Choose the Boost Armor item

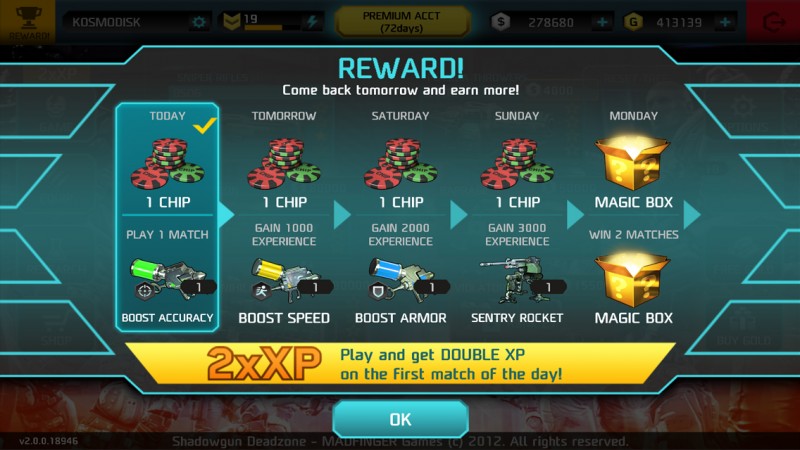[x=400, y=285]
